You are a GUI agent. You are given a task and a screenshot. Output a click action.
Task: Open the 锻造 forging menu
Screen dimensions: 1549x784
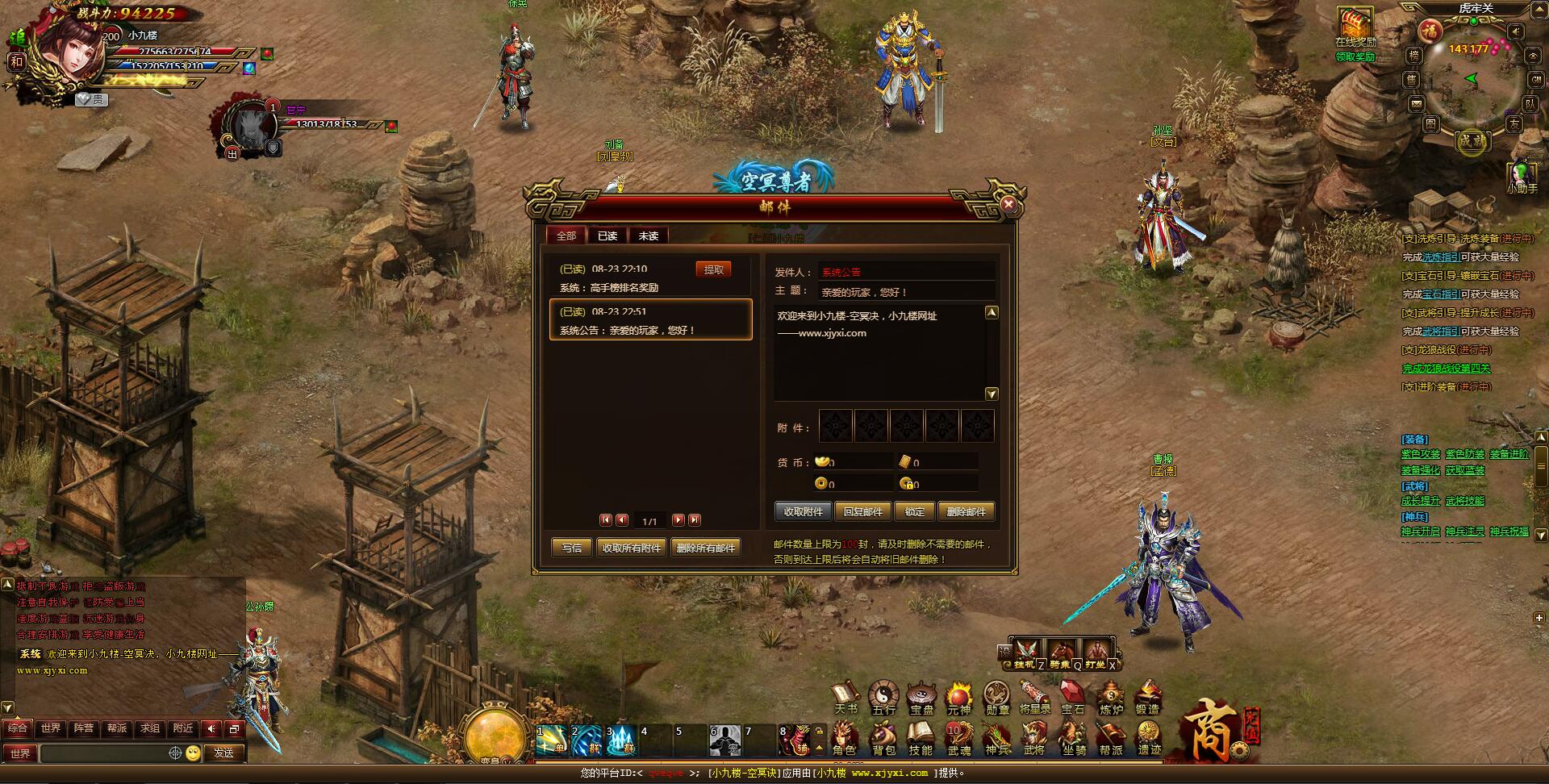point(1147,697)
